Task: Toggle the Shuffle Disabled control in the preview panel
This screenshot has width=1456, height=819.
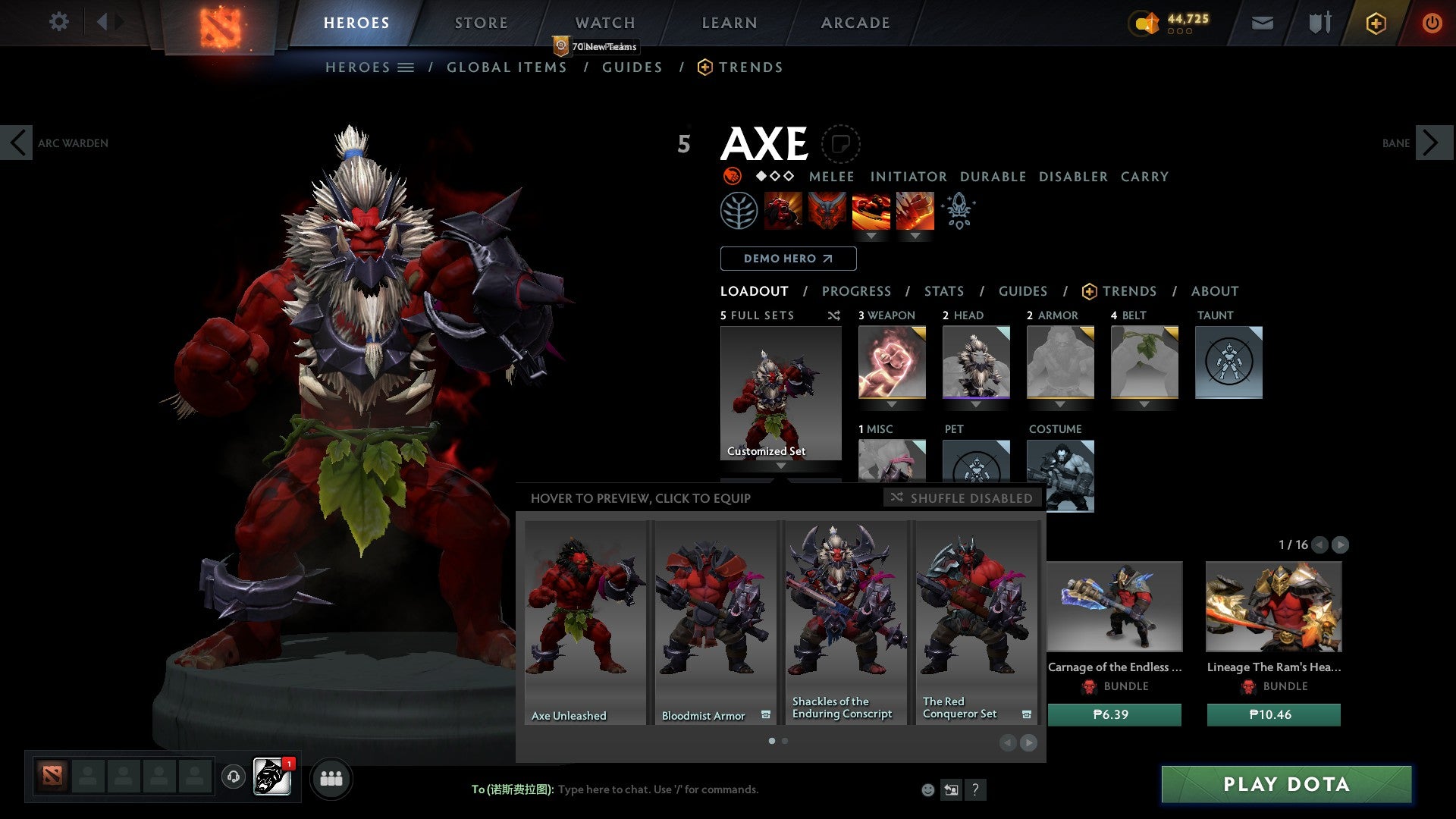Action: click(961, 498)
